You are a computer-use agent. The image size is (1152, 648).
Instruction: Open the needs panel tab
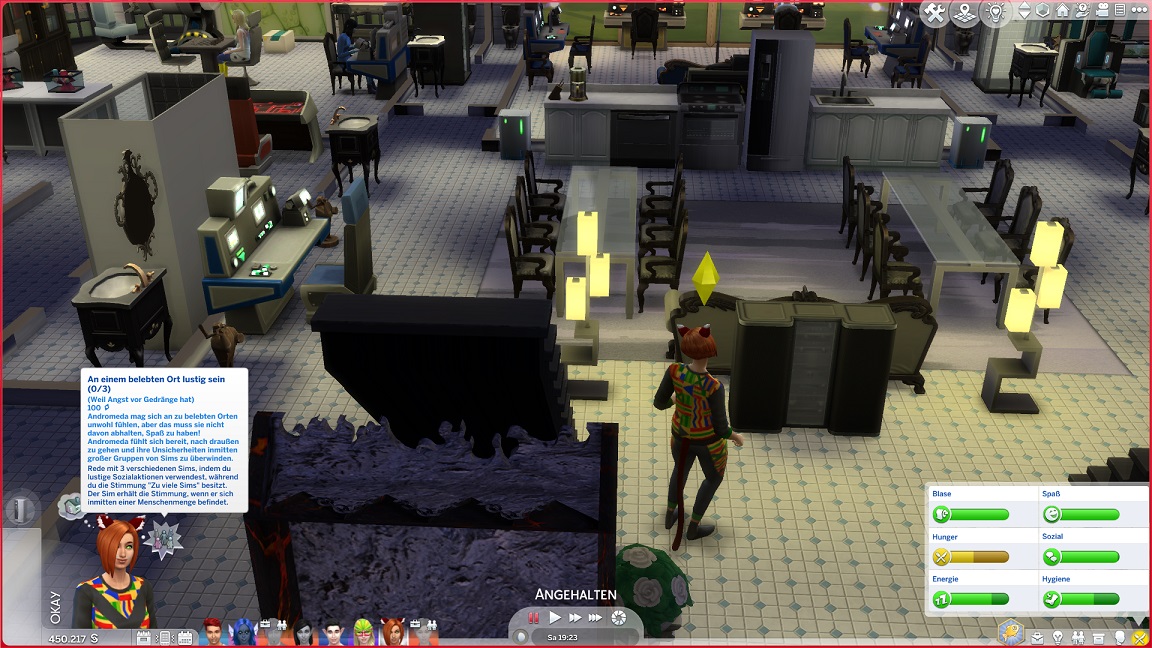click(1141, 637)
